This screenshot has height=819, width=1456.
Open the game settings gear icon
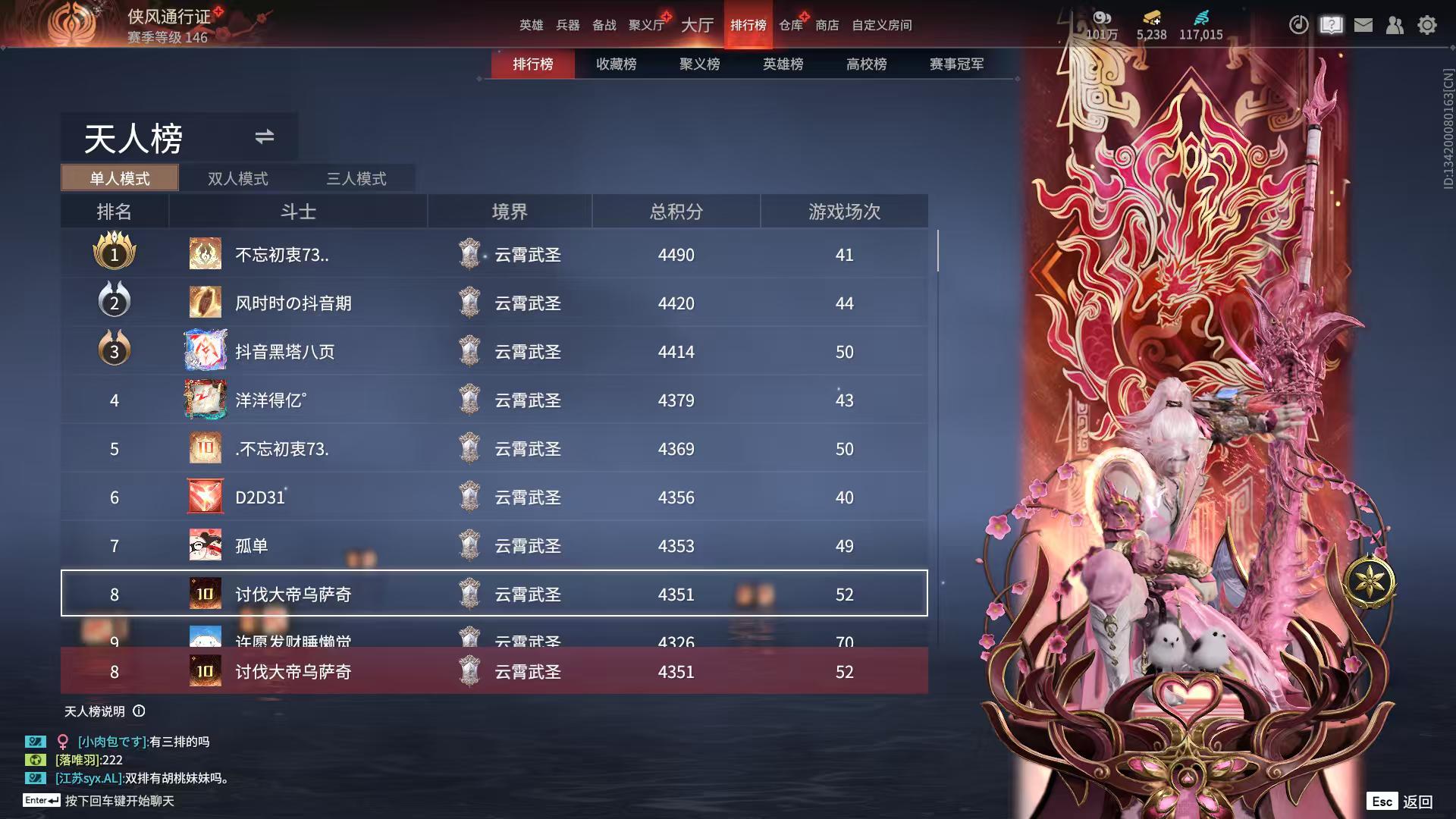[1427, 25]
